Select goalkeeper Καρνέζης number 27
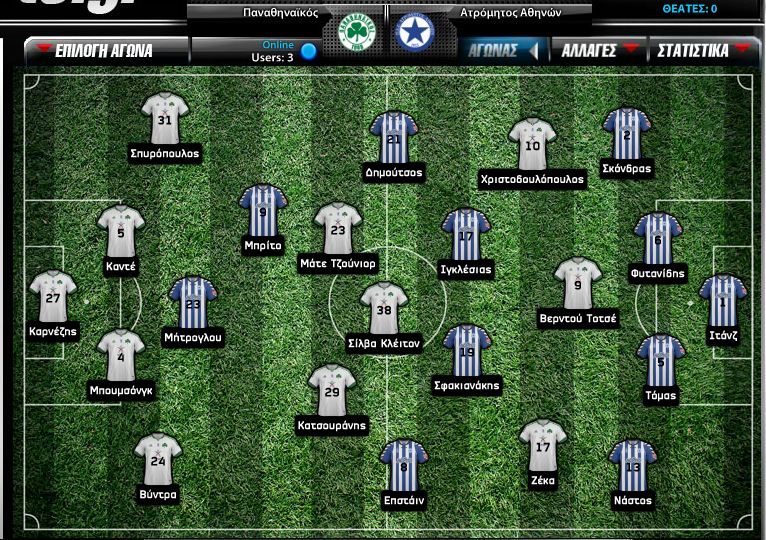 coord(53,297)
